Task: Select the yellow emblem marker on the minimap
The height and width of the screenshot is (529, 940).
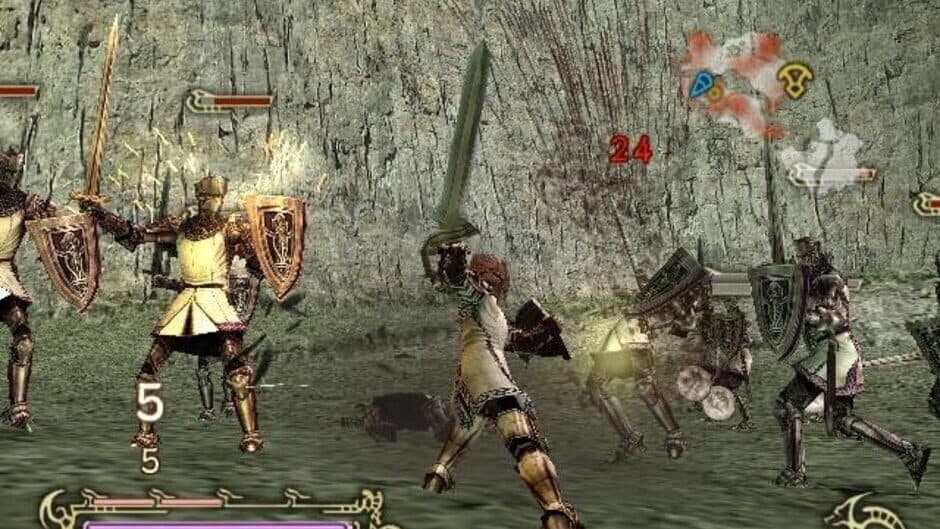Action: tap(795, 80)
